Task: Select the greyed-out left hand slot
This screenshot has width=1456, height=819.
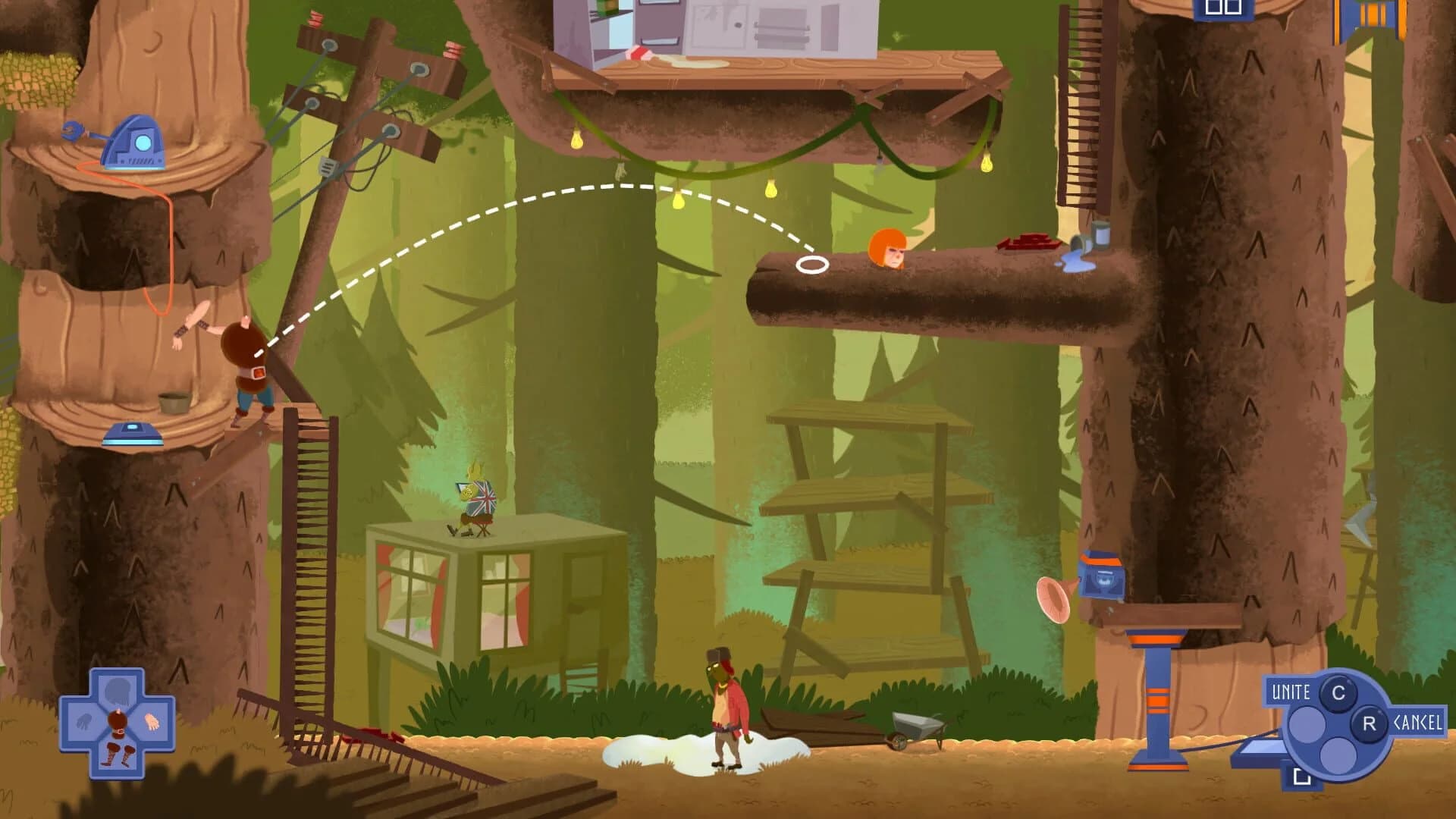Action: point(83,720)
